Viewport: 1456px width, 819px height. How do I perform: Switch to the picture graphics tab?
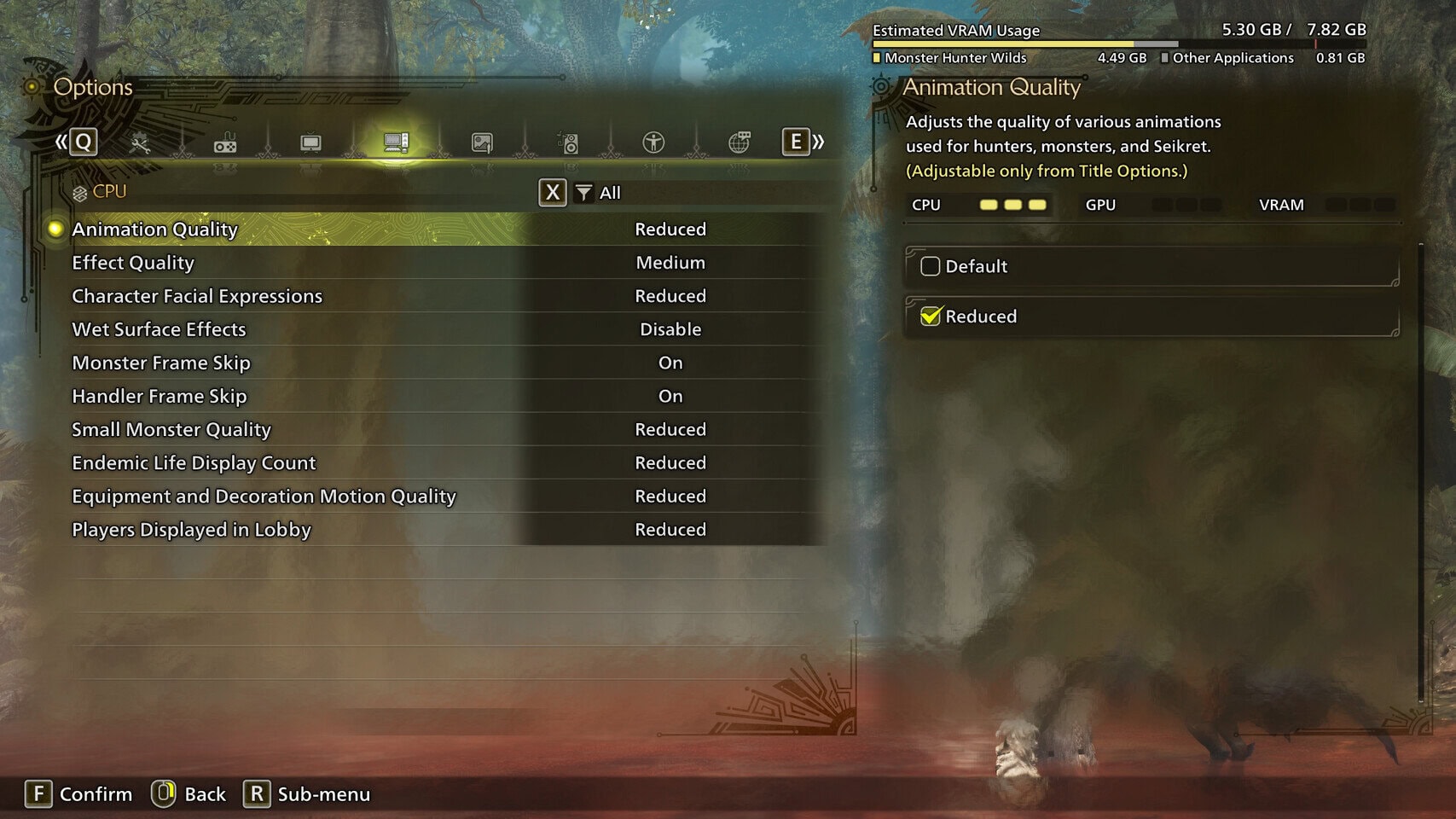click(482, 143)
